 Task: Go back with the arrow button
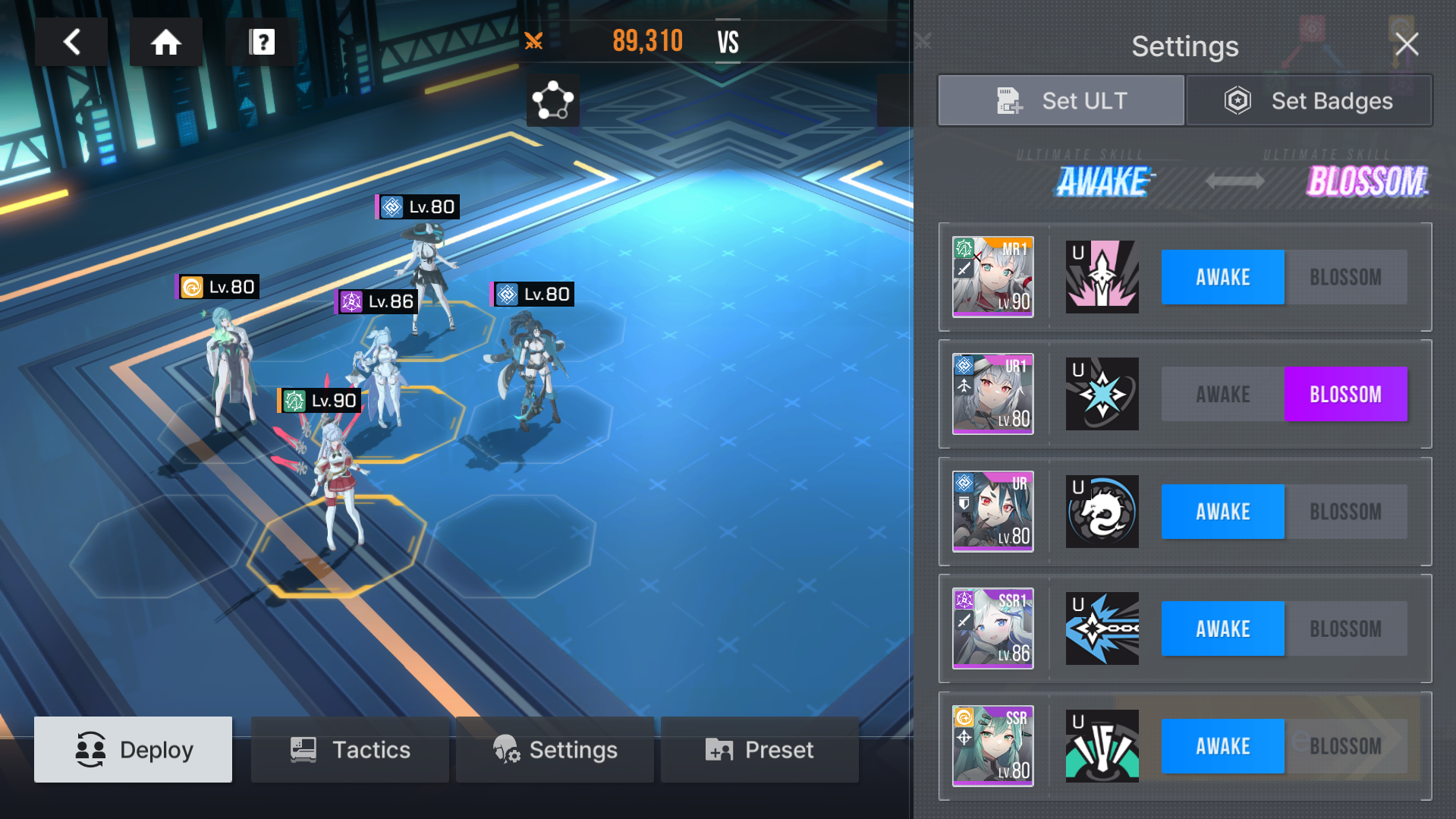[72, 42]
